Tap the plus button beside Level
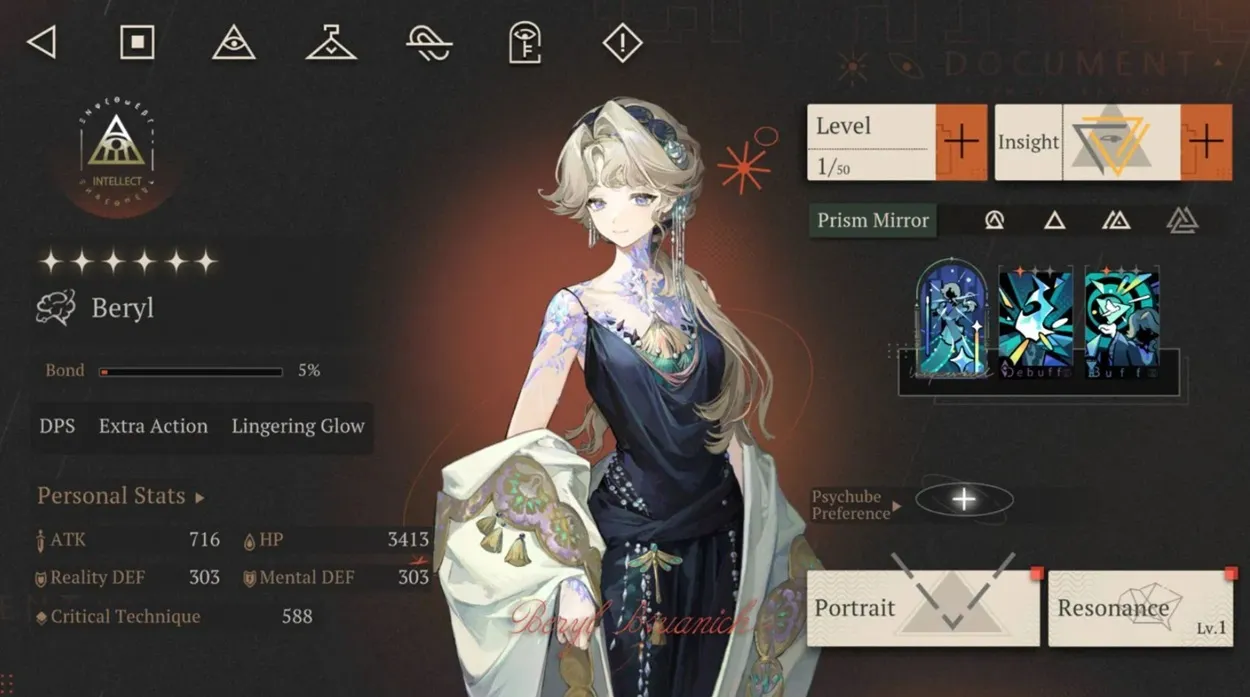The image size is (1250, 697). [961, 142]
